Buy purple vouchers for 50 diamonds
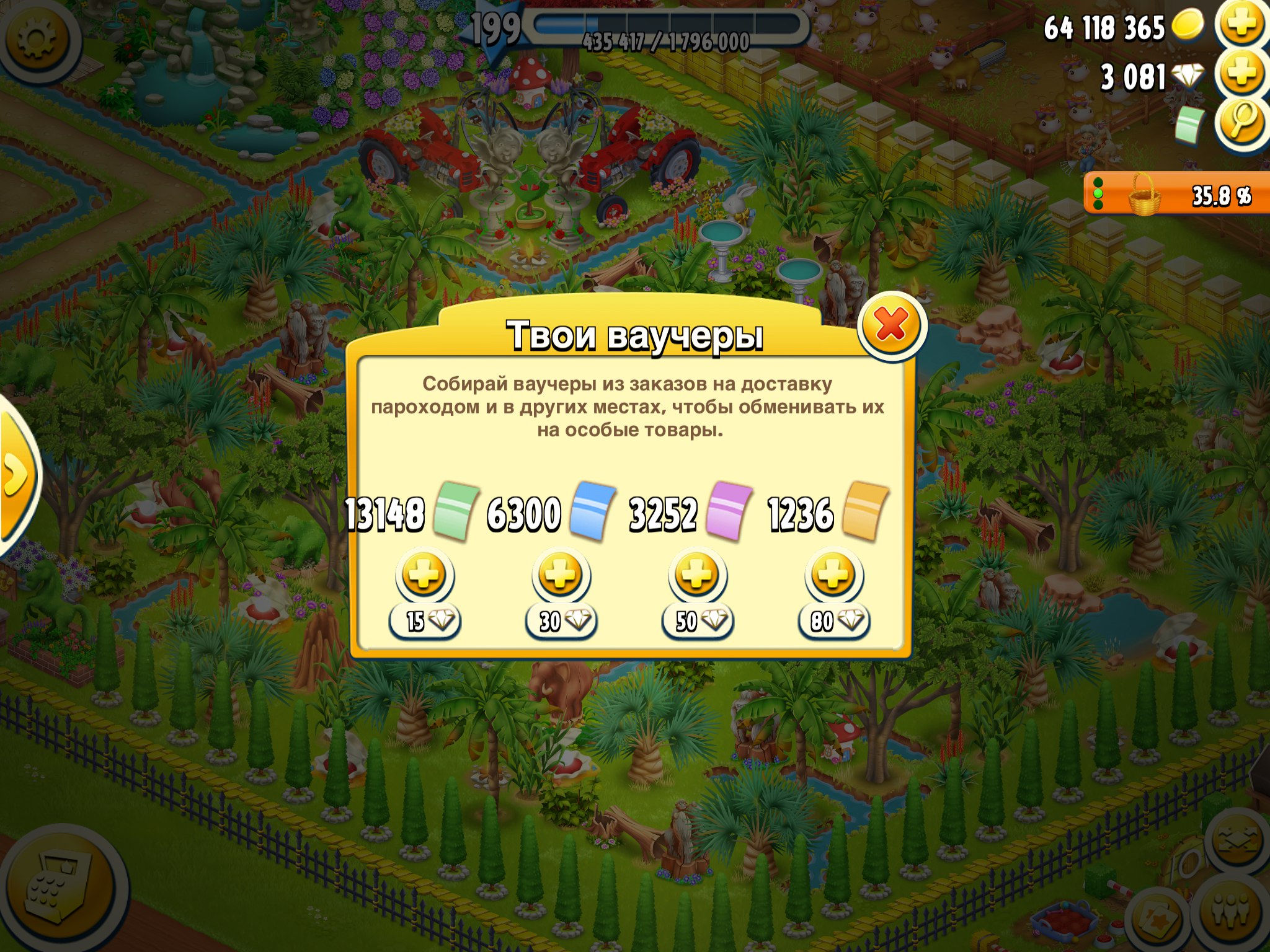The image size is (1270, 952). [698, 575]
